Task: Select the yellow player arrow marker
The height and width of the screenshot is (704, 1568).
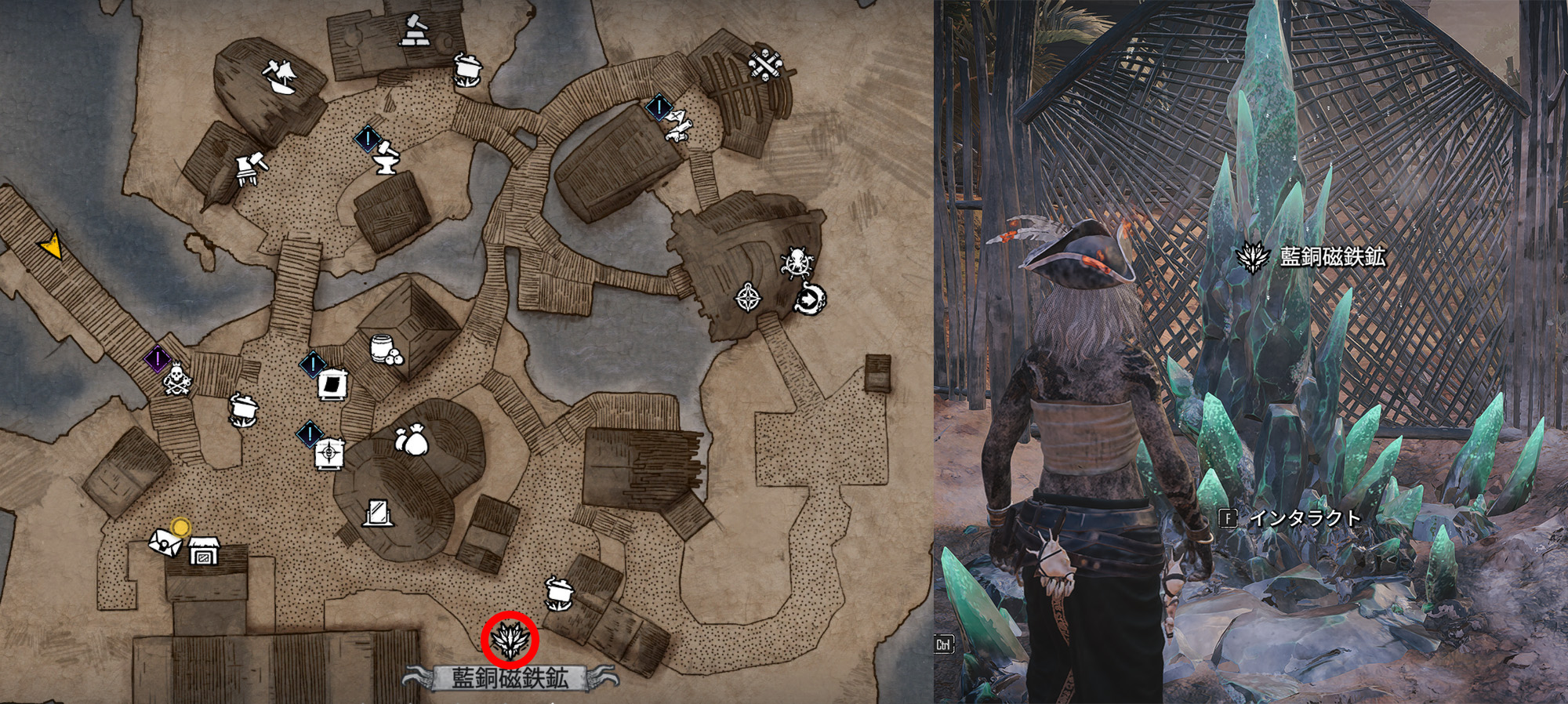Action: click(52, 246)
